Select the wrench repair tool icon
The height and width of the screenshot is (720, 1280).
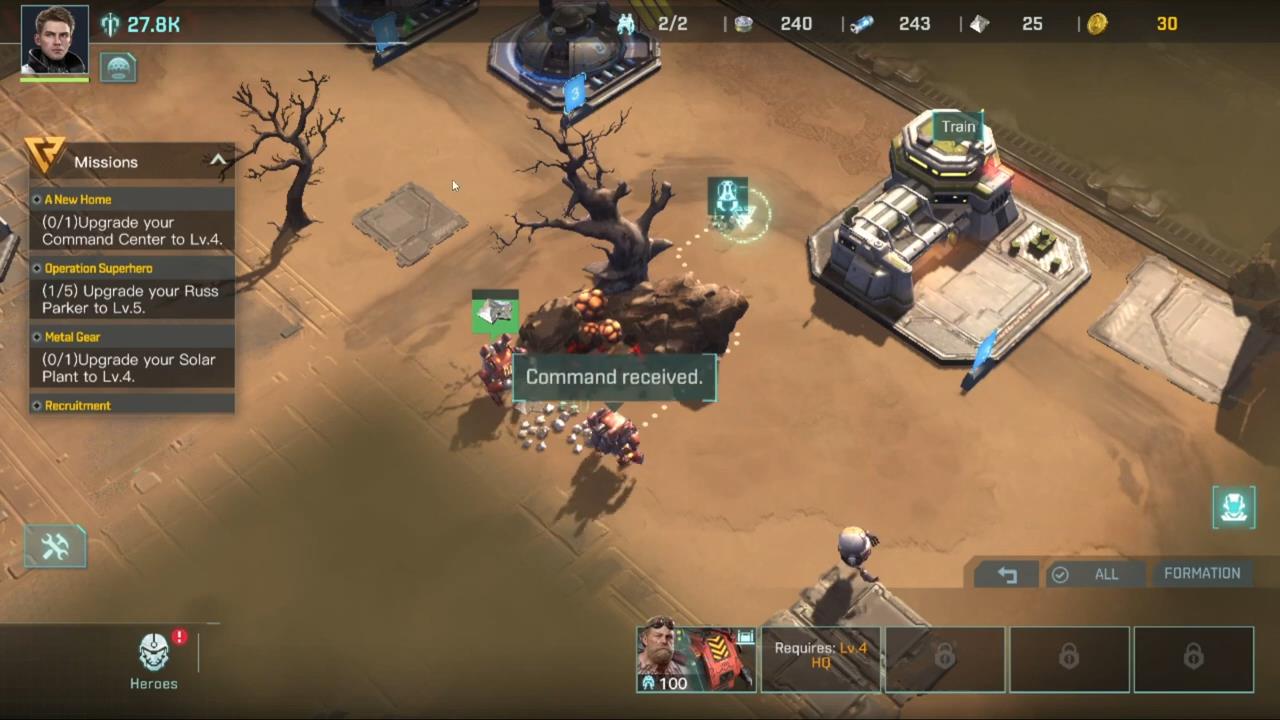tap(54, 545)
